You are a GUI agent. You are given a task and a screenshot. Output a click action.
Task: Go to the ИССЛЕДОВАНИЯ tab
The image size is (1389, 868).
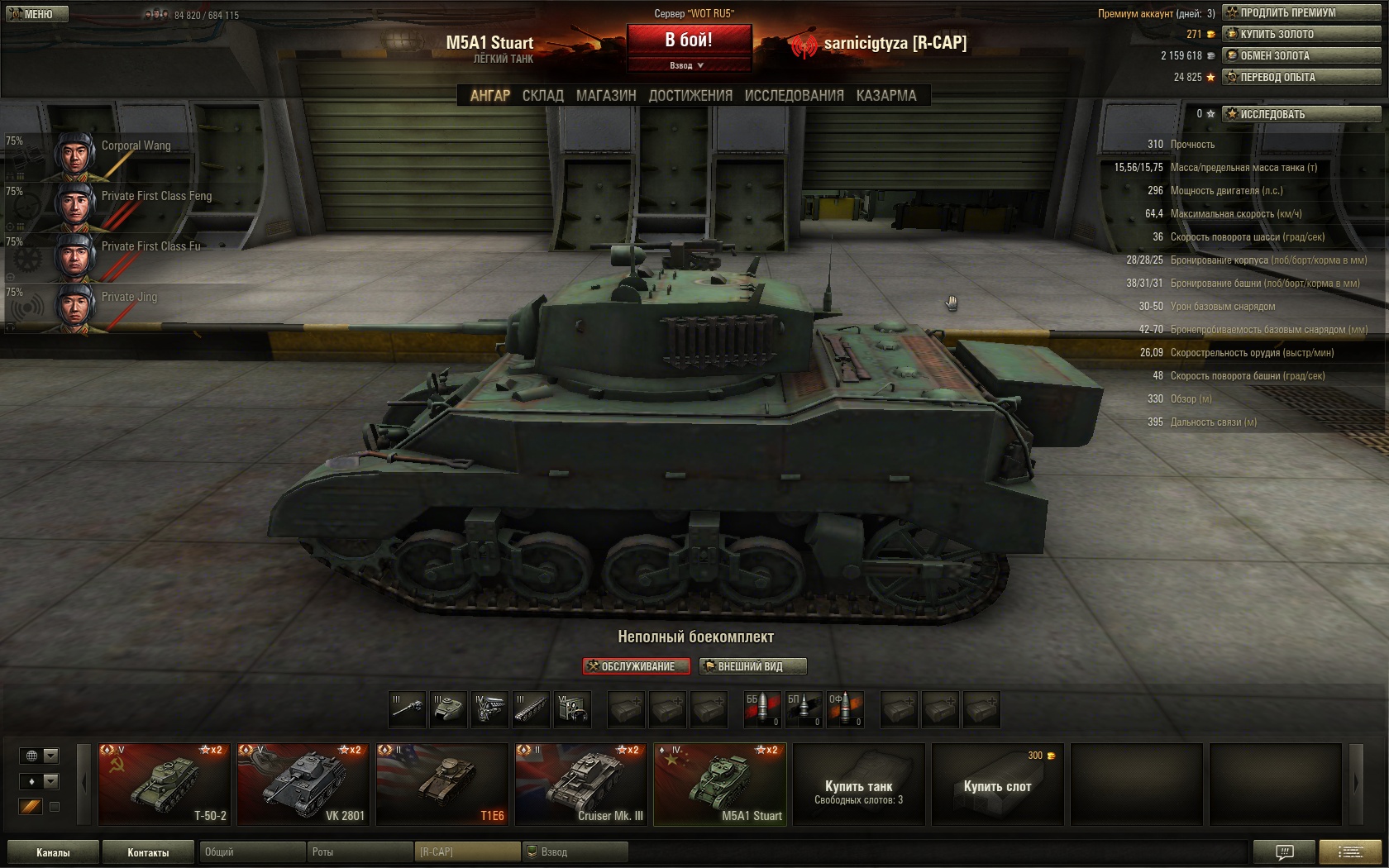coord(794,96)
